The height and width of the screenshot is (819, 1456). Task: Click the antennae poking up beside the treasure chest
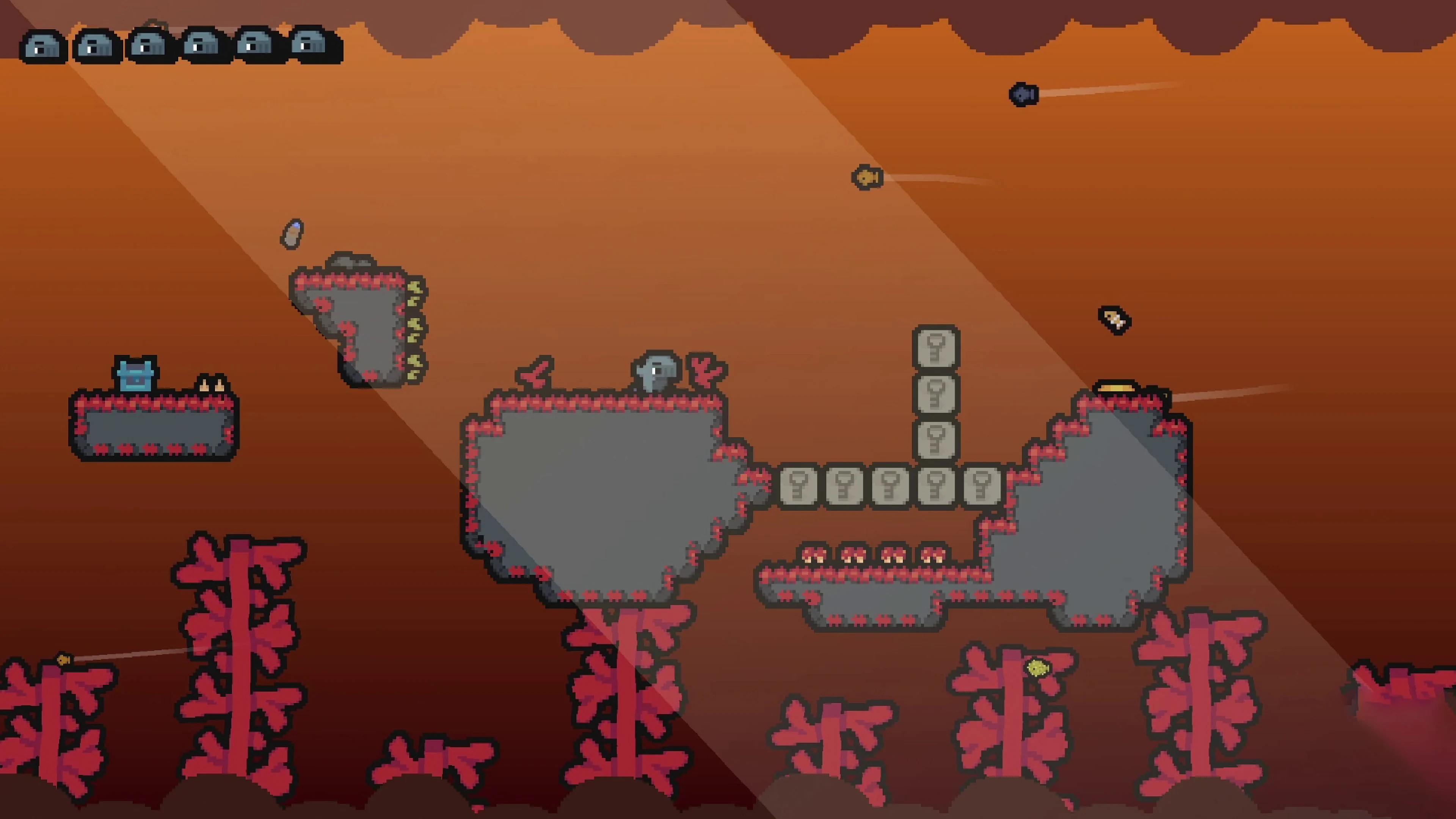[212, 384]
